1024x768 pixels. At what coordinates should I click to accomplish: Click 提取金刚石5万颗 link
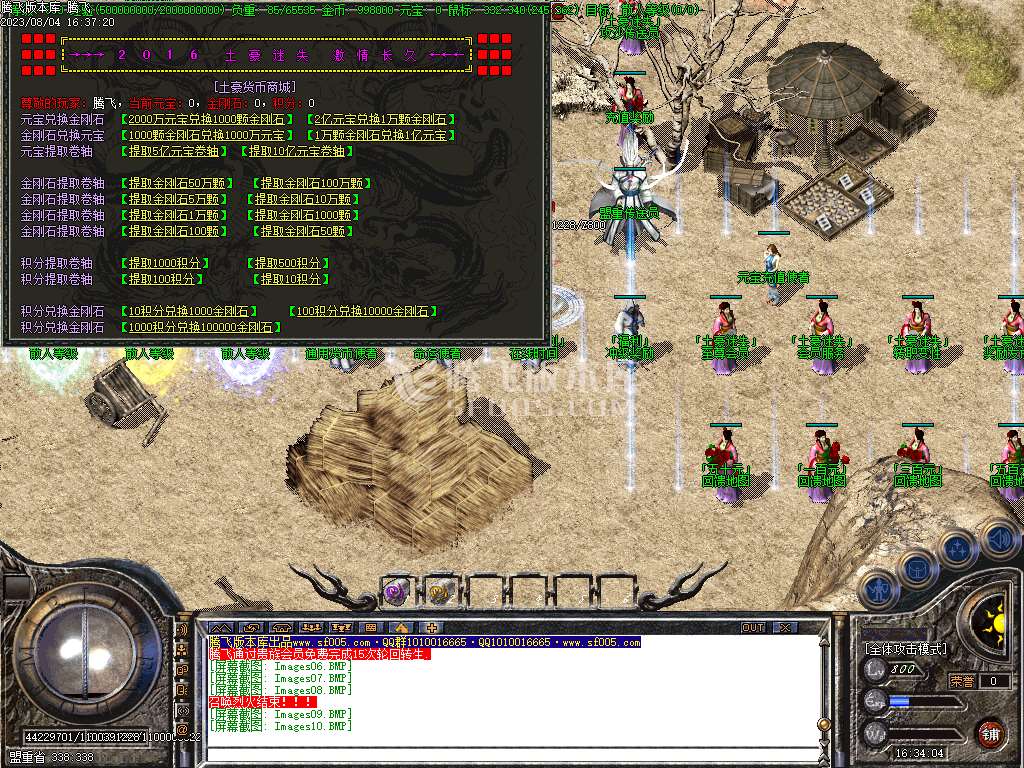(176, 199)
